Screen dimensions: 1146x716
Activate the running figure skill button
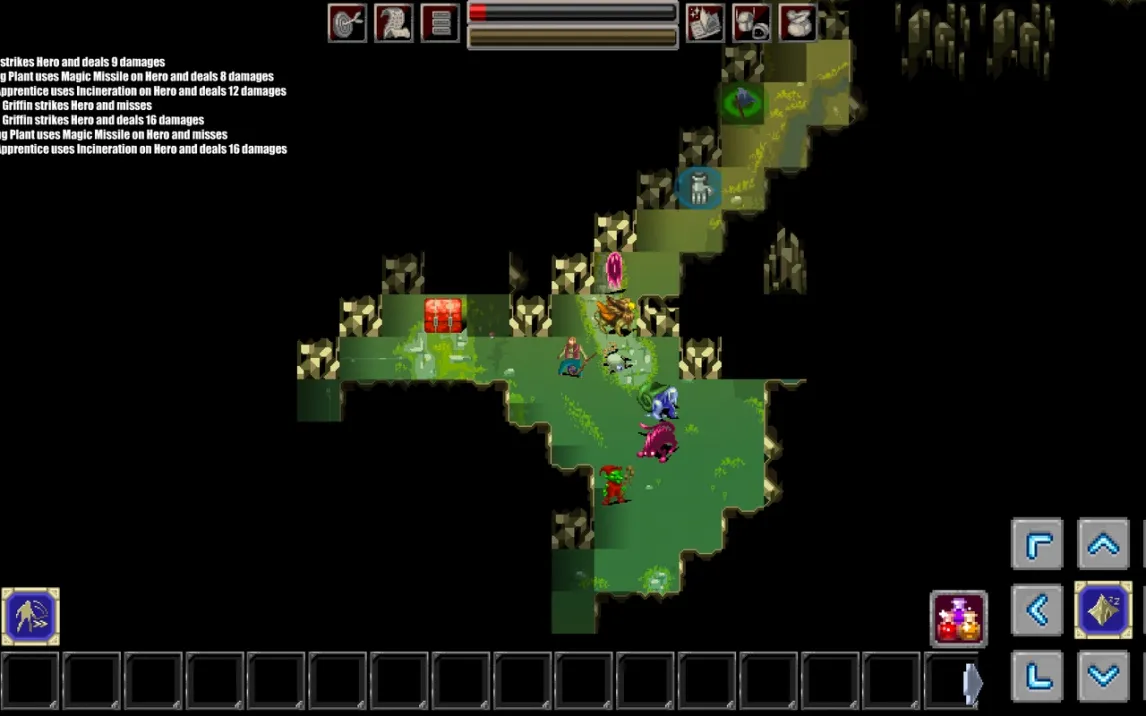pos(30,616)
